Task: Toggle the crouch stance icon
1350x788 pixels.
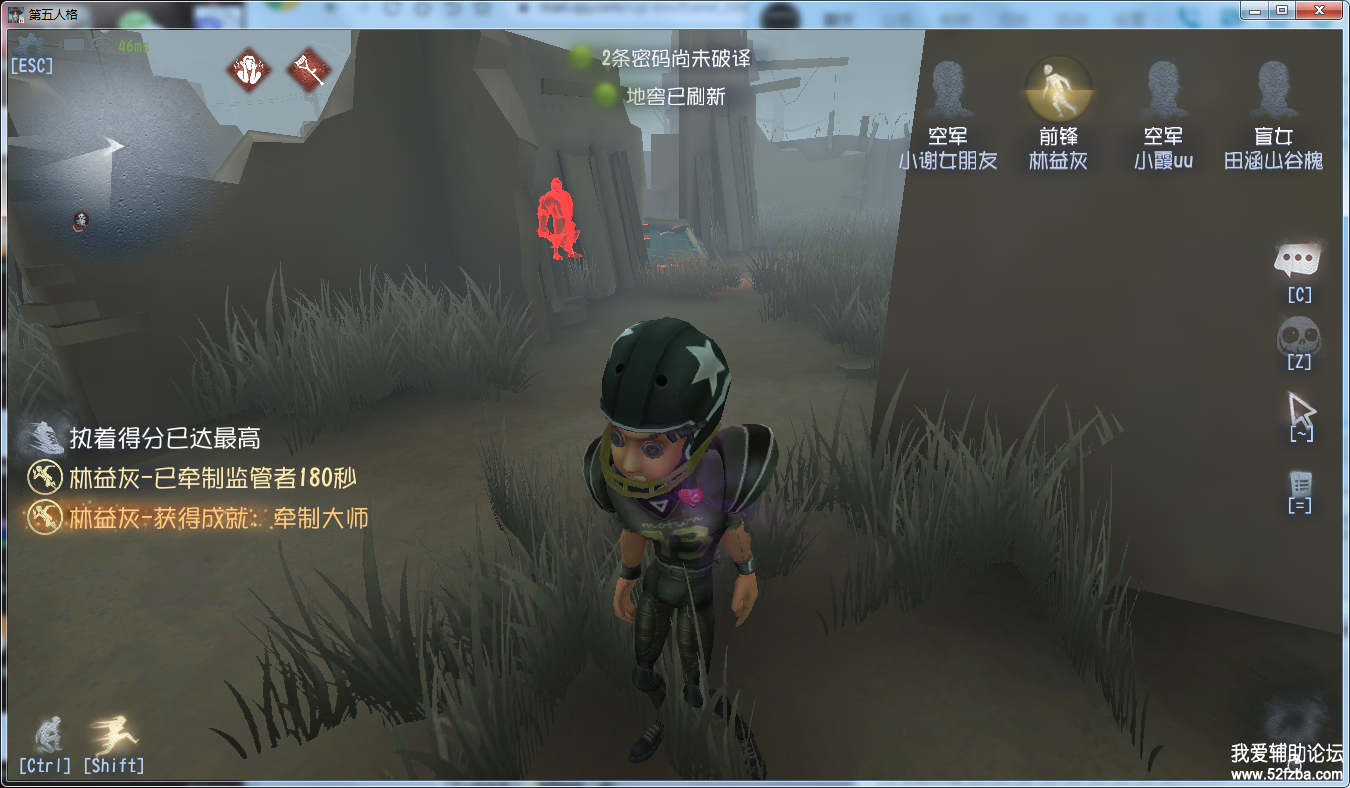Action: point(46,735)
